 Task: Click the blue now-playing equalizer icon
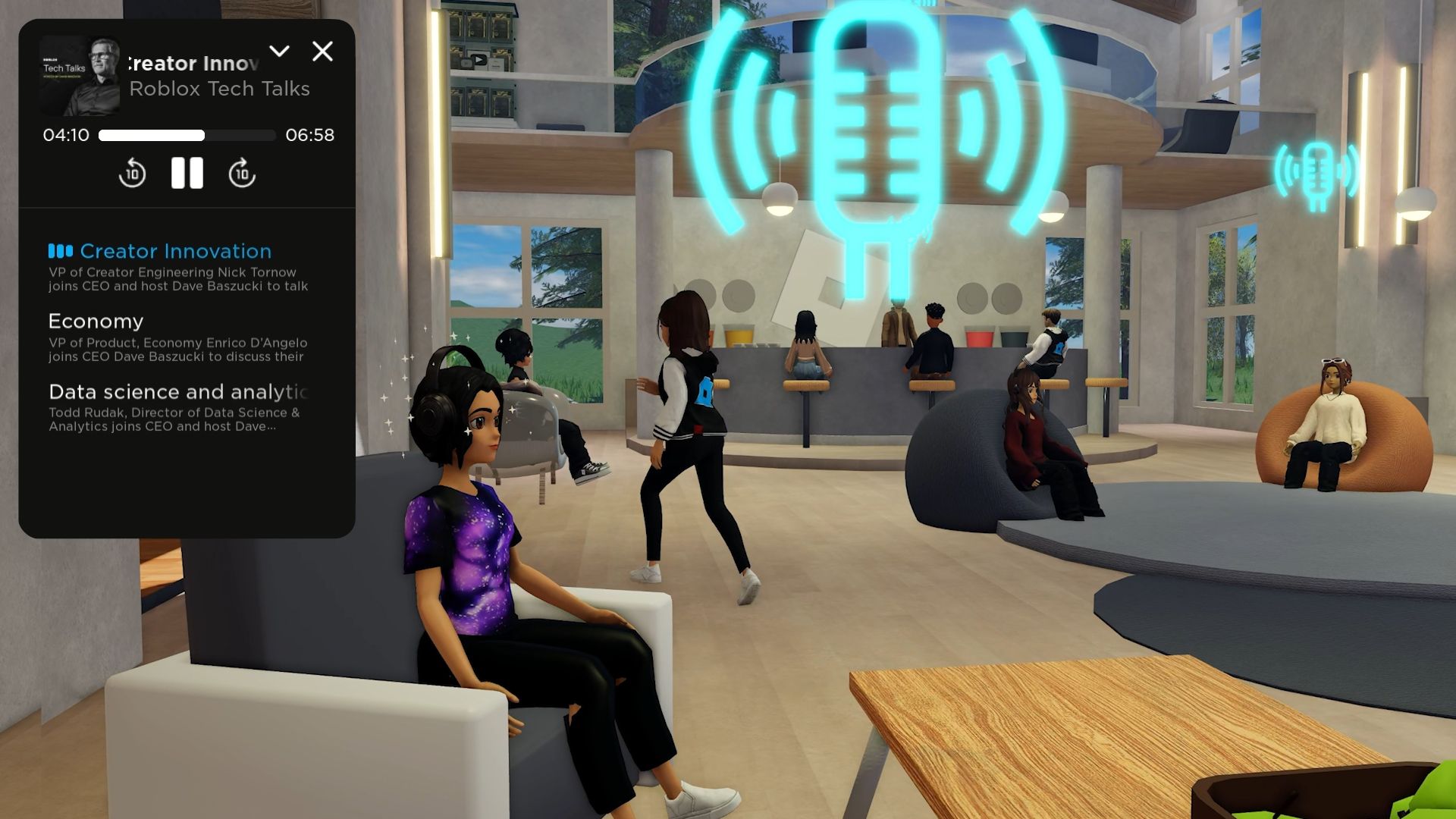[62, 250]
